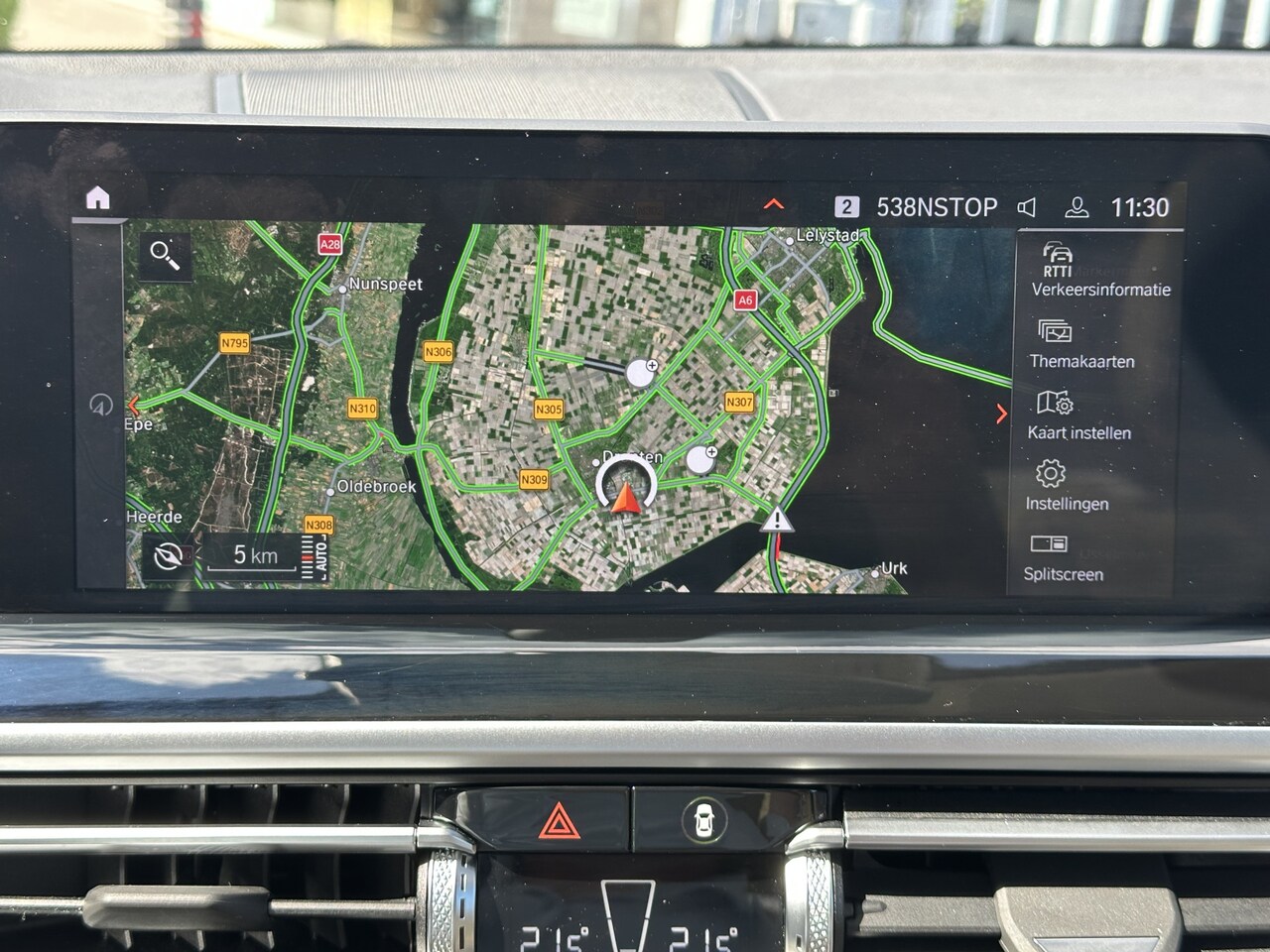Open the driver profile icon
Screen dimensions: 1270x952
click(1076, 207)
